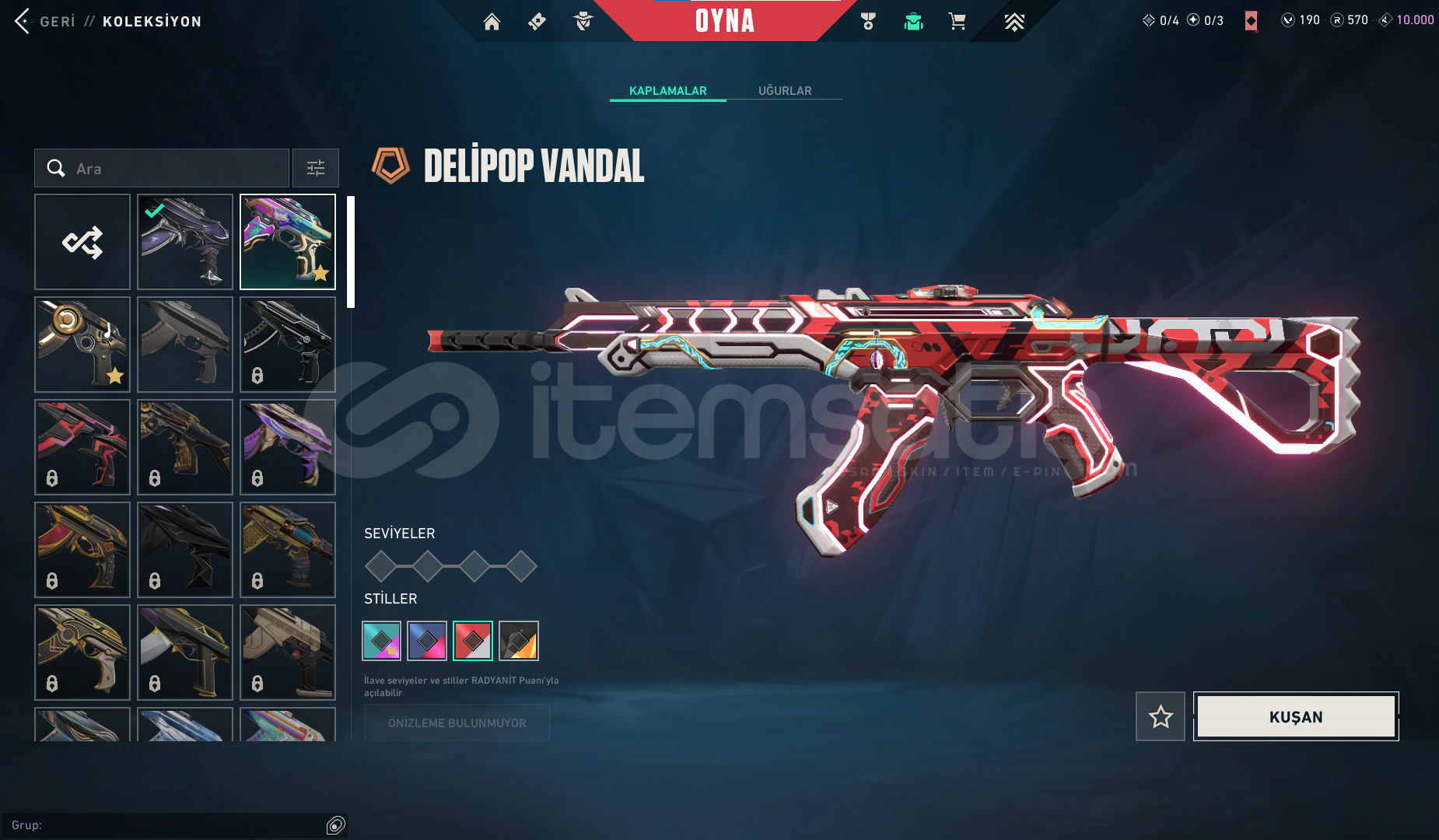Choose the black and orange style swatch
1439x840 pixels.
519,641
